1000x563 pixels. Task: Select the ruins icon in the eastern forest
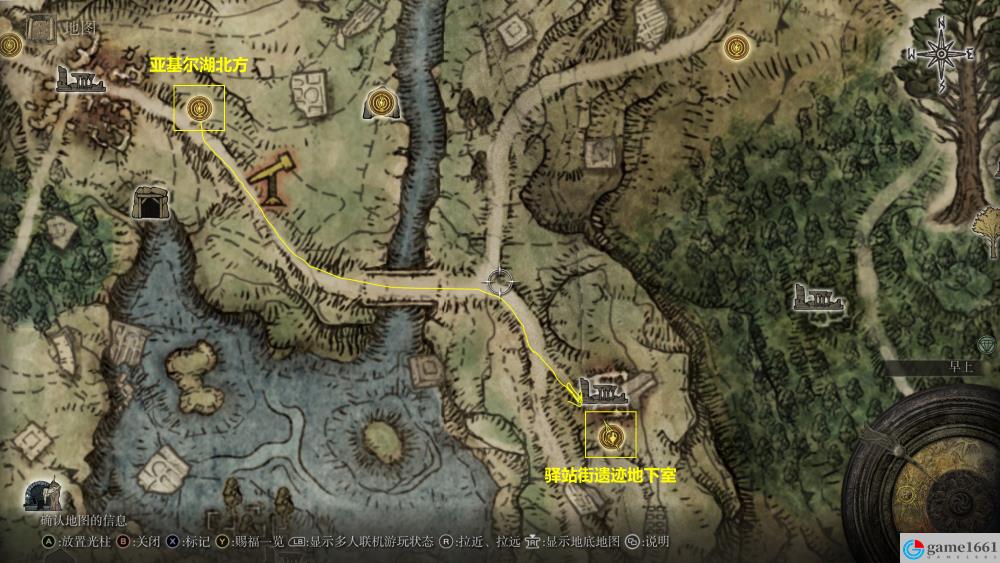pos(816,297)
